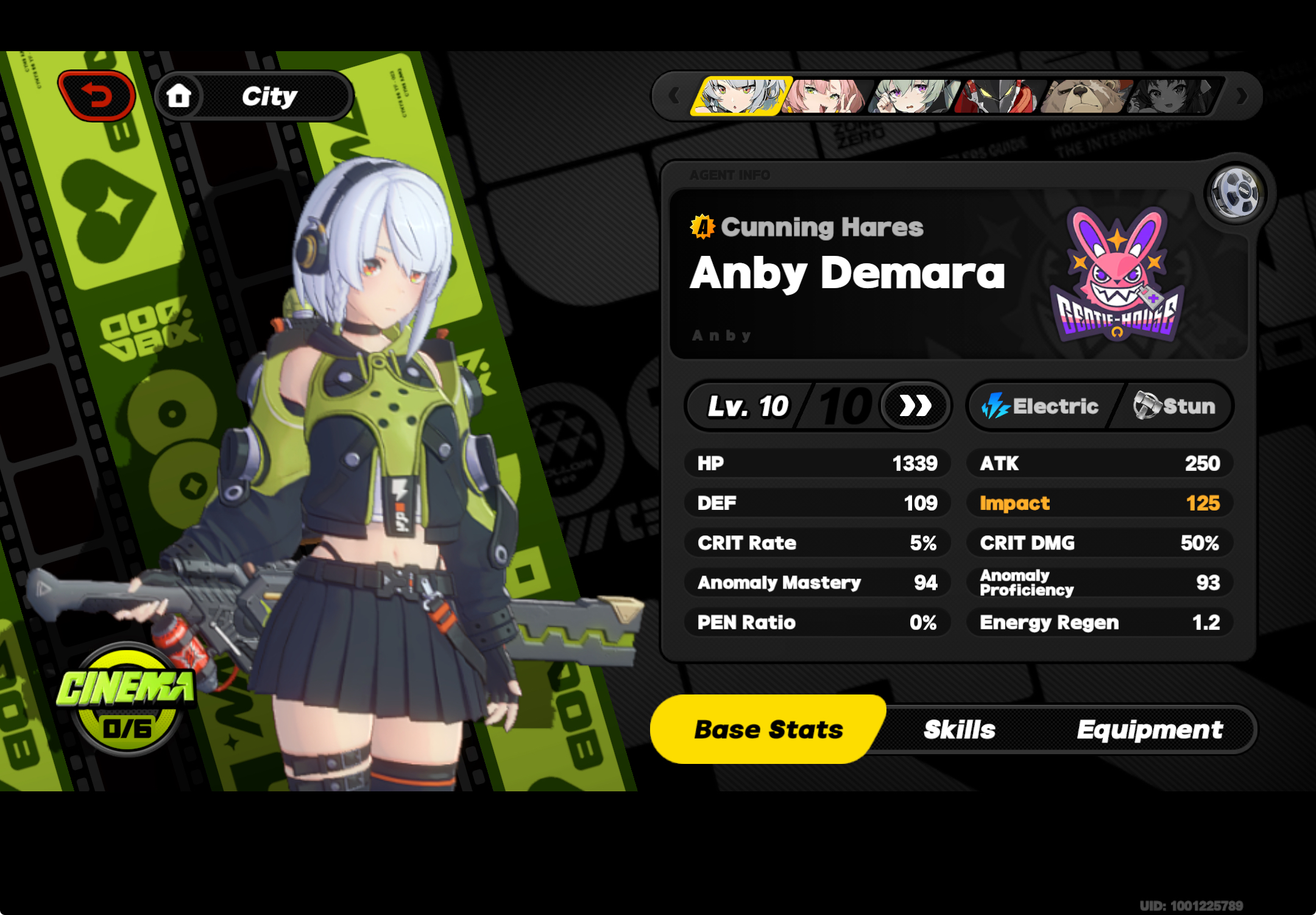This screenshot has width=1316, height=915.
Task: Click the red back arrow icon
Action: 97,94
